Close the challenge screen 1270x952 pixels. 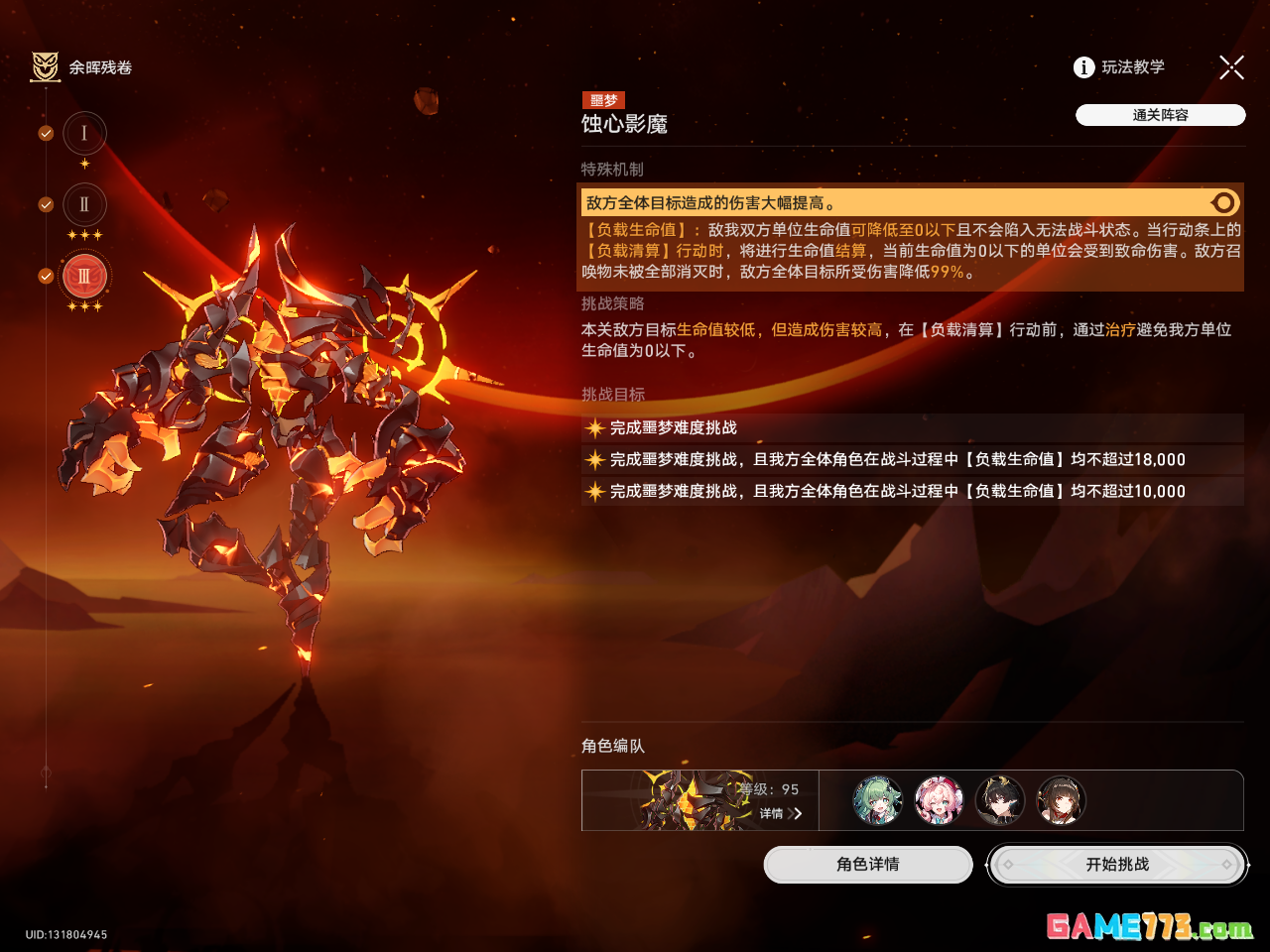pos(1231,67)
